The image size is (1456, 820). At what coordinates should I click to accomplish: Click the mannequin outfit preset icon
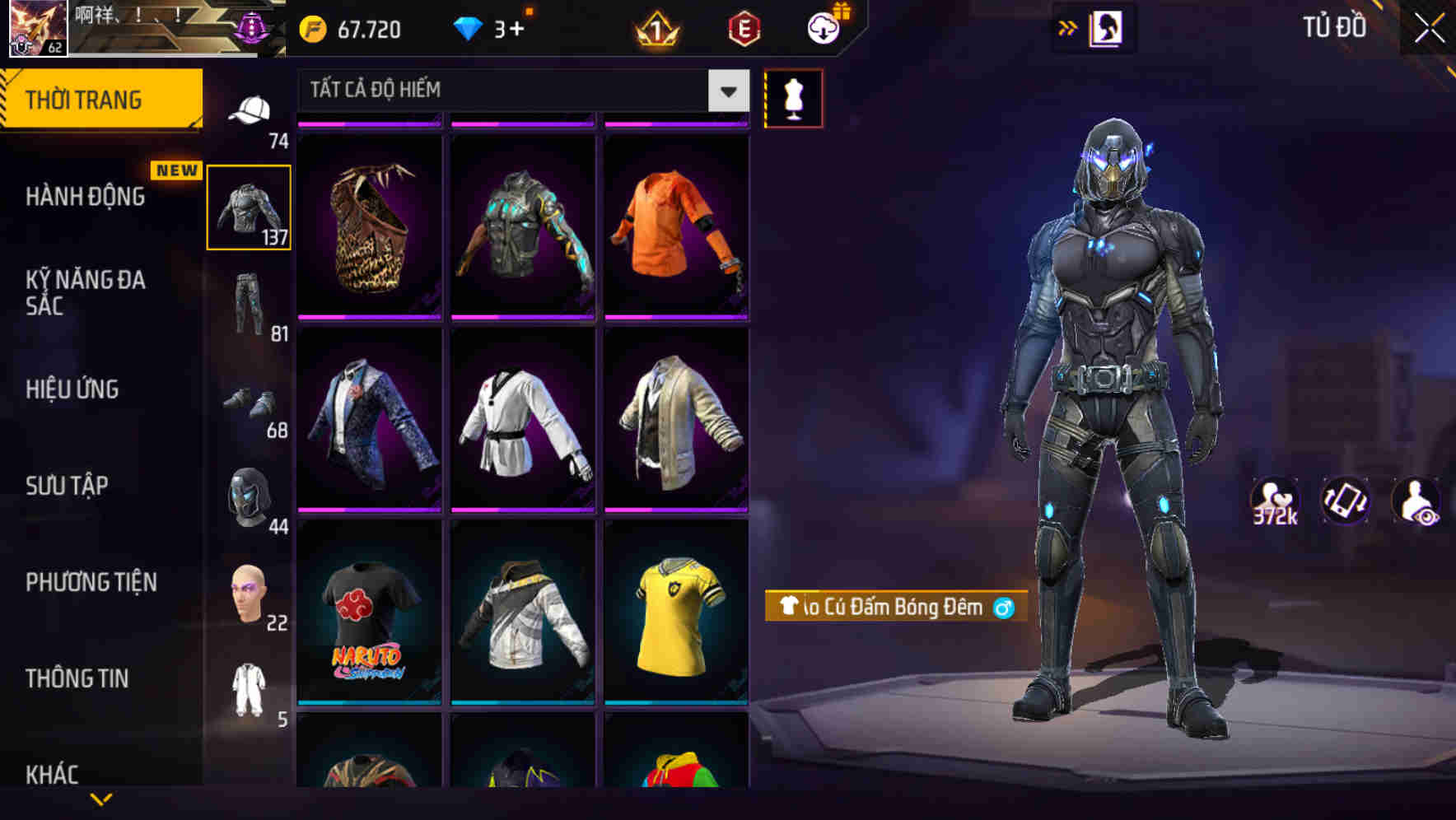point(792,98)
